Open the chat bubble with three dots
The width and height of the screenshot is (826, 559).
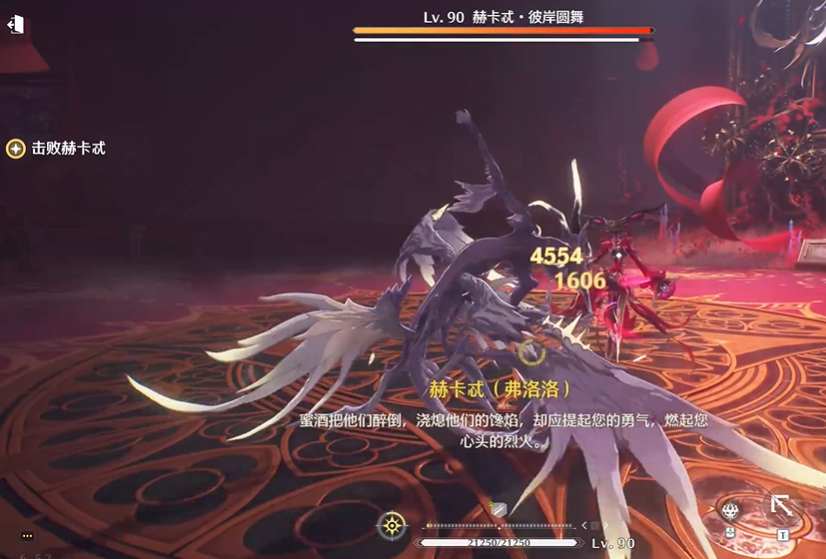[x=27, y=537]
